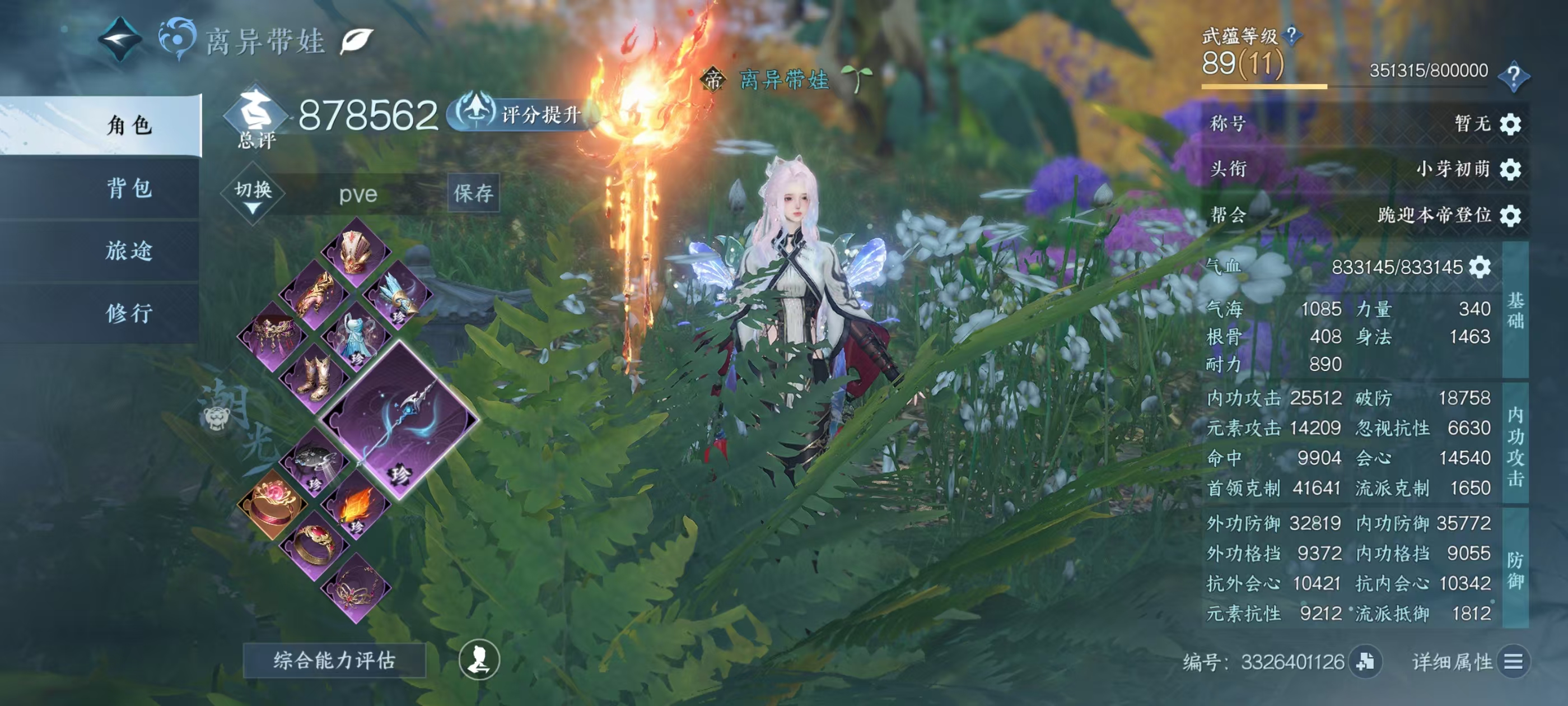Open 综合能力评估 evaluation
This screenshot has height=706, width=1568.
(x=334, y=659)
